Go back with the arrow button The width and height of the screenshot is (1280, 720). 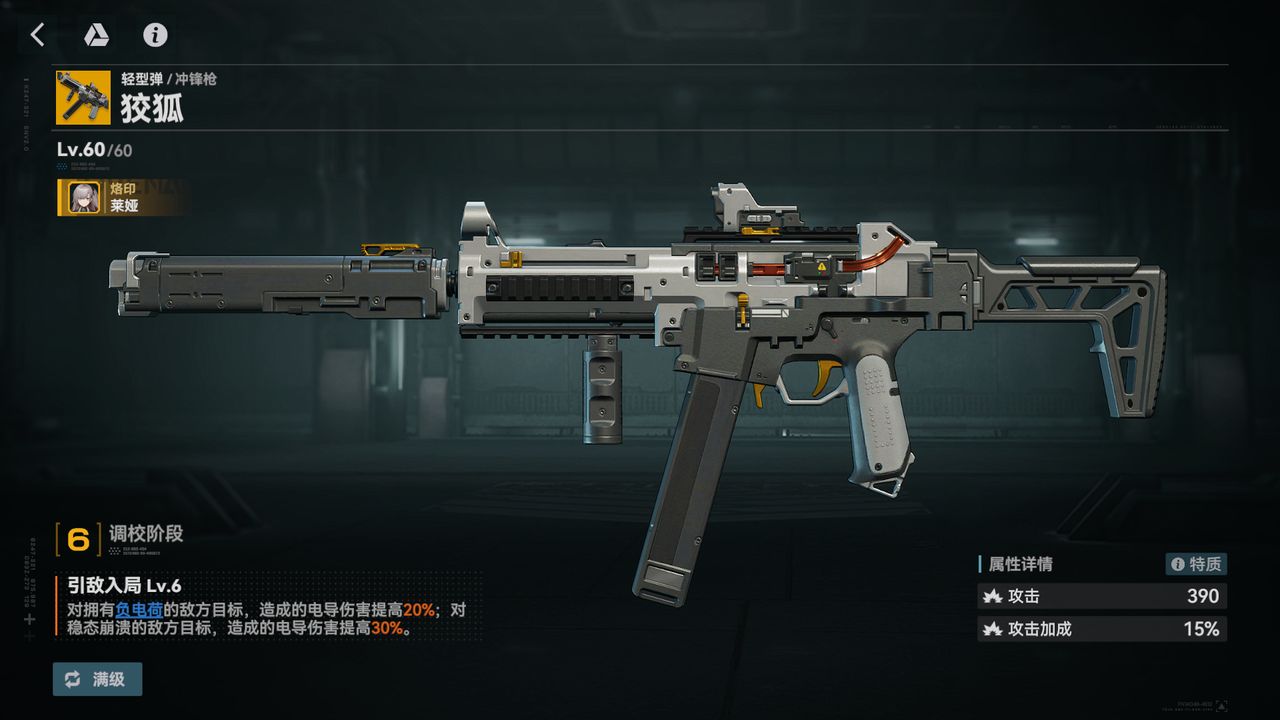pos(37,35)
